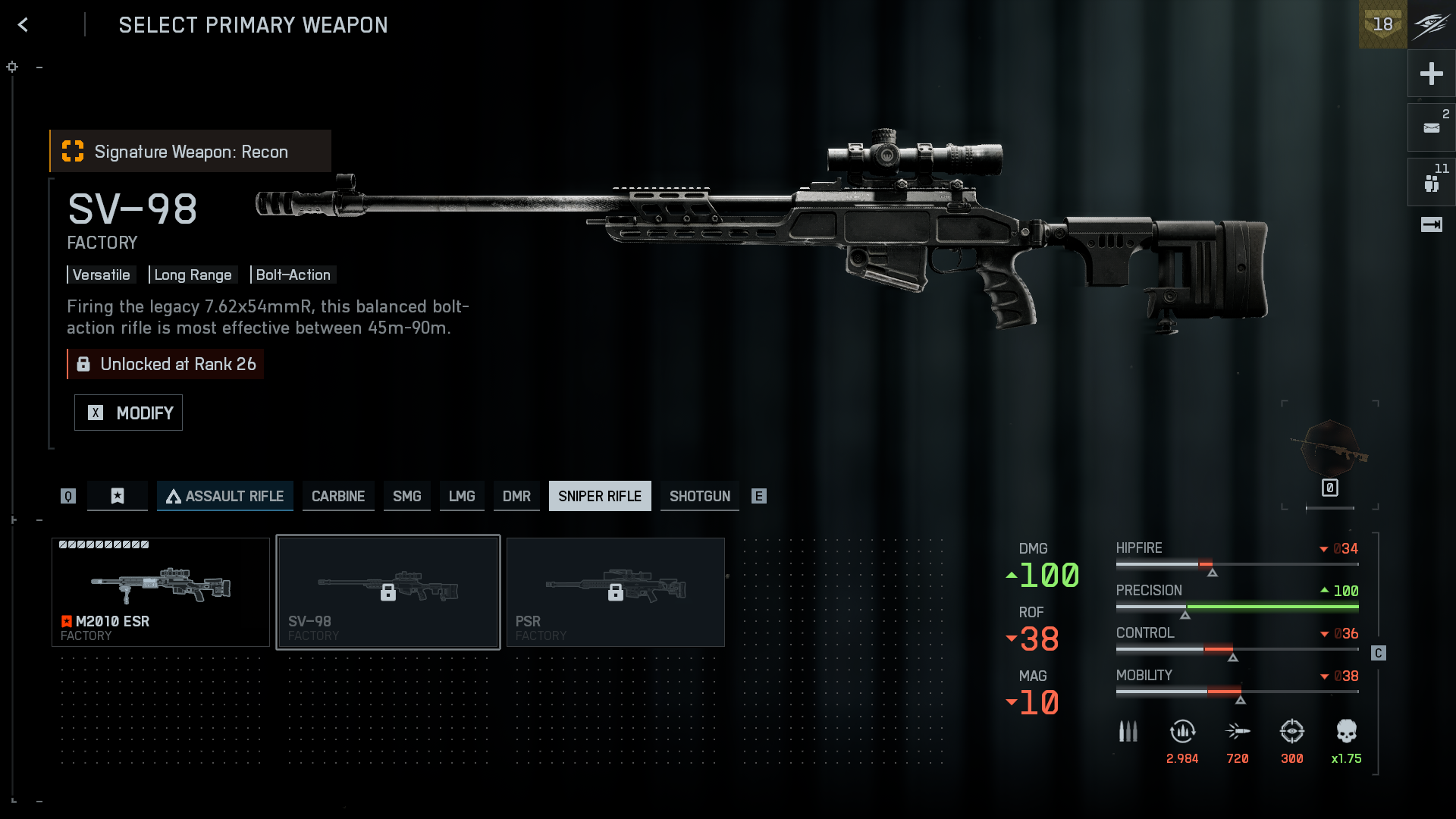The image size is (1456, 819).
Task: Select the Sniper Rifle tab
Action: (600, 496)
